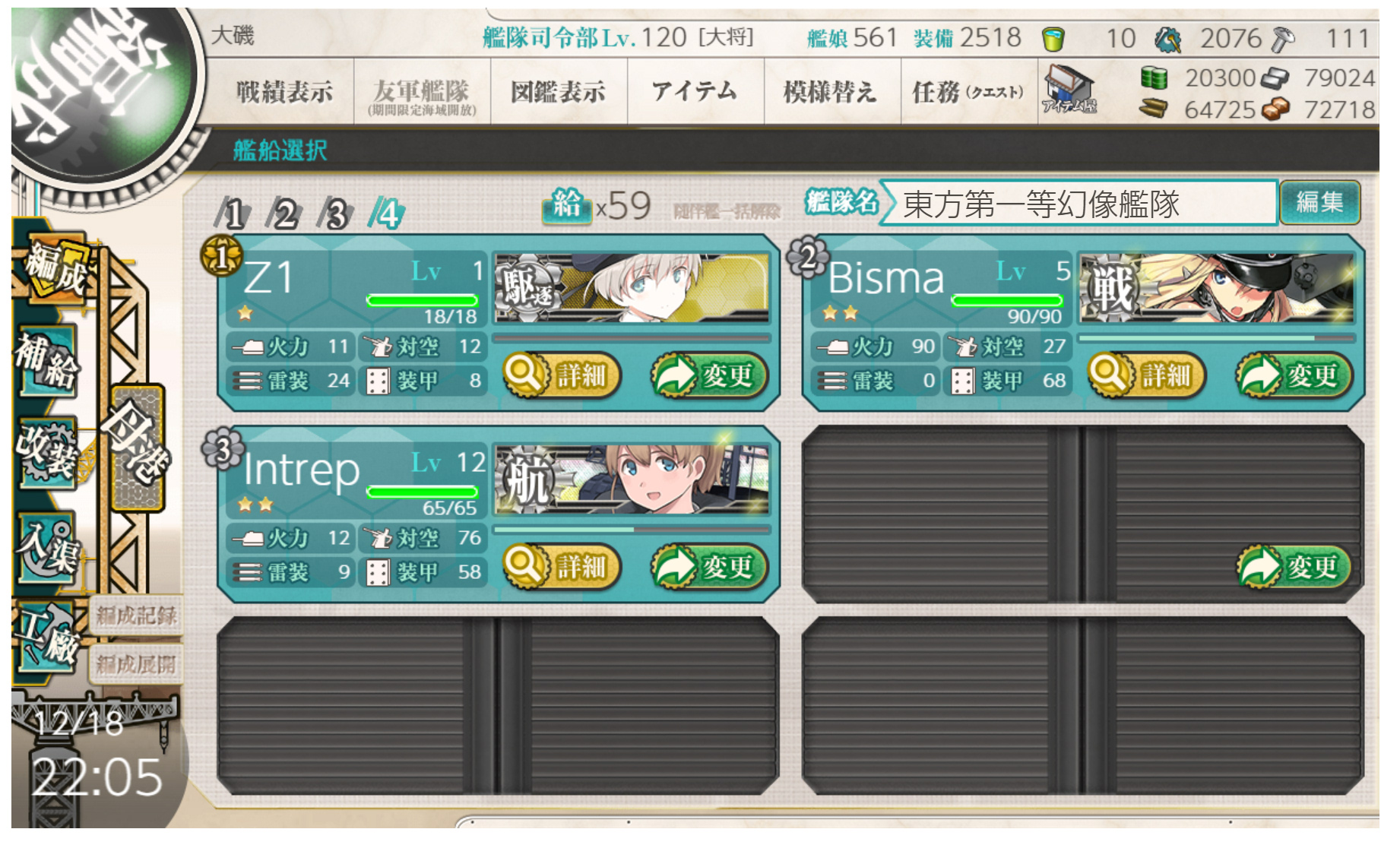The height and width of the screenshot is (848, 1400).
Task: Open the 工廠 arsenal side menu
Action: (x=47, y=636)
